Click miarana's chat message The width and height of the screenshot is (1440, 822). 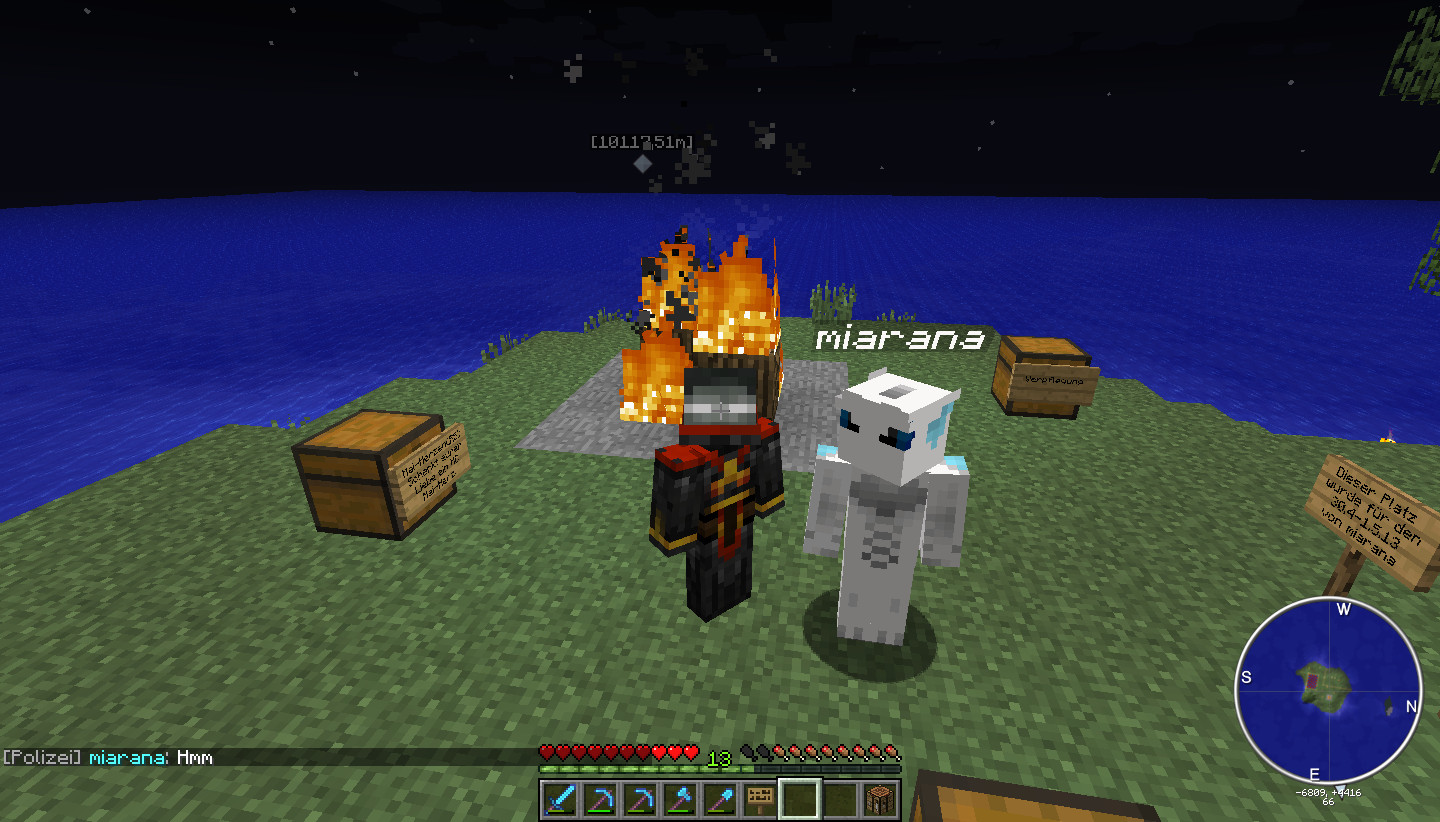click(x=194, y=758)
